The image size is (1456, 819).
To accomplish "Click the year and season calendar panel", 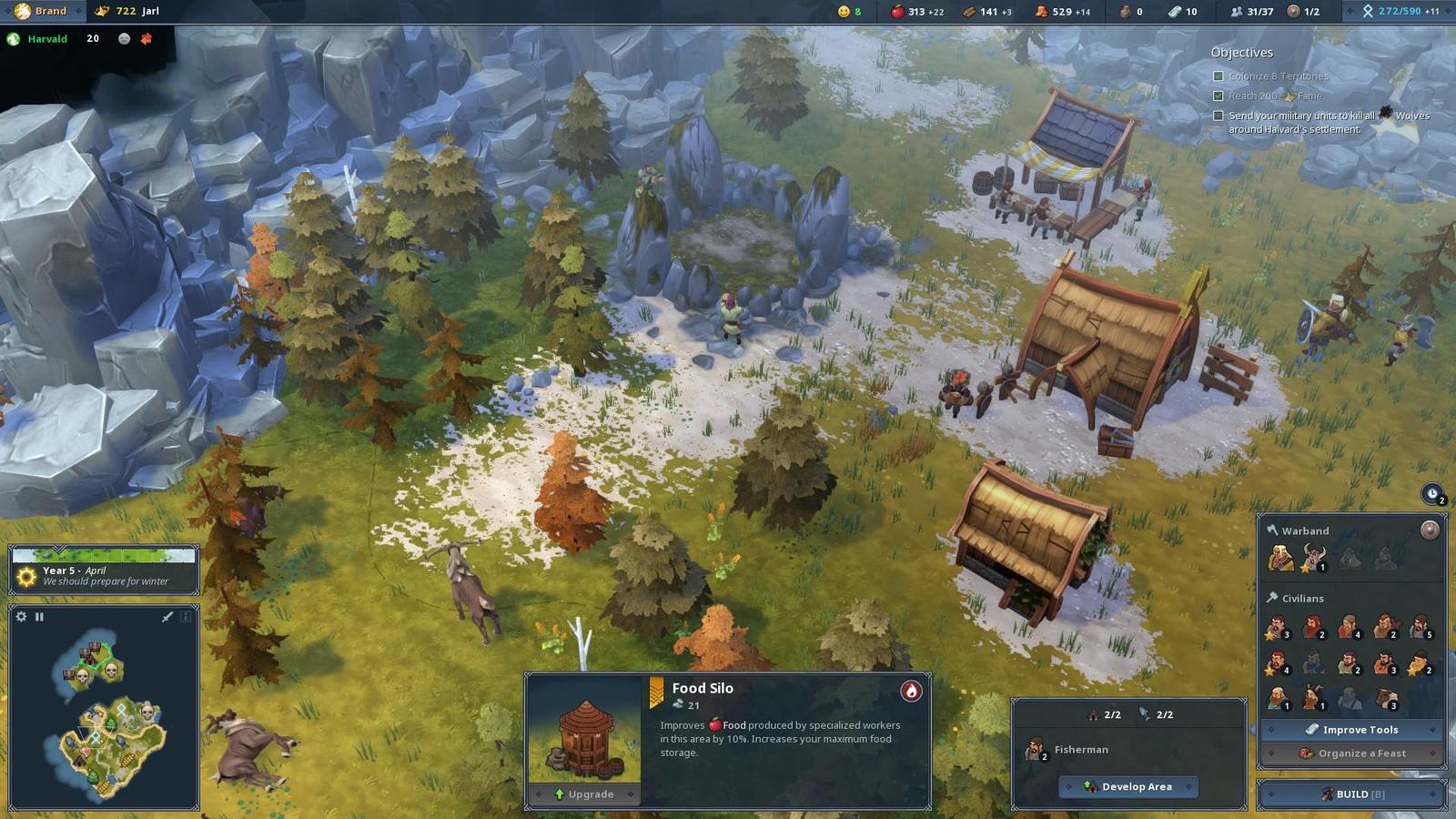I will tap(104, 570).
